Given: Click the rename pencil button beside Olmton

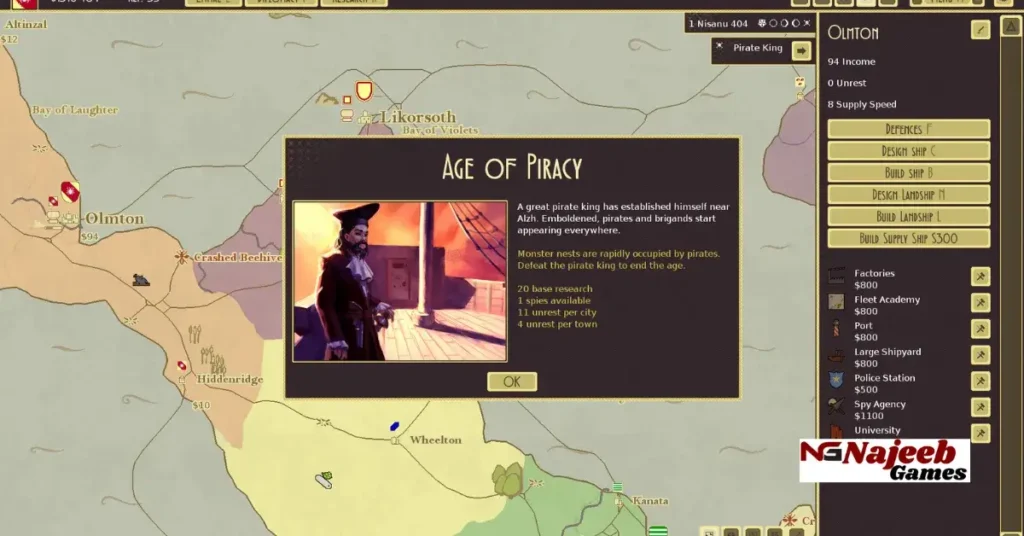Looking at the screenshot, I should [980, 30].
